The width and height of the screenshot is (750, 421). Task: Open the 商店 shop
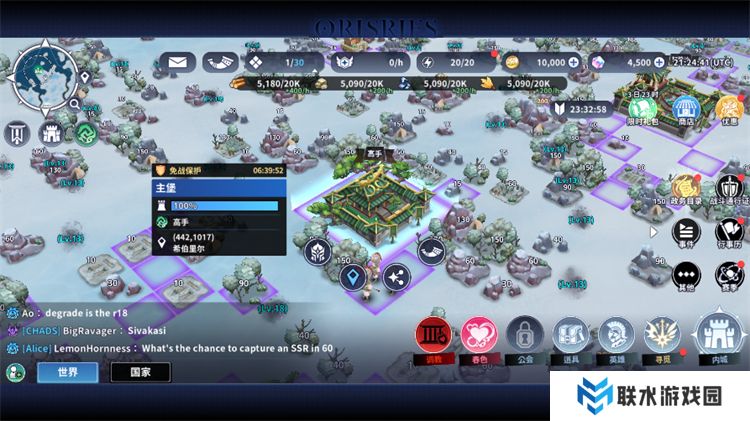(x=686, y=108)
